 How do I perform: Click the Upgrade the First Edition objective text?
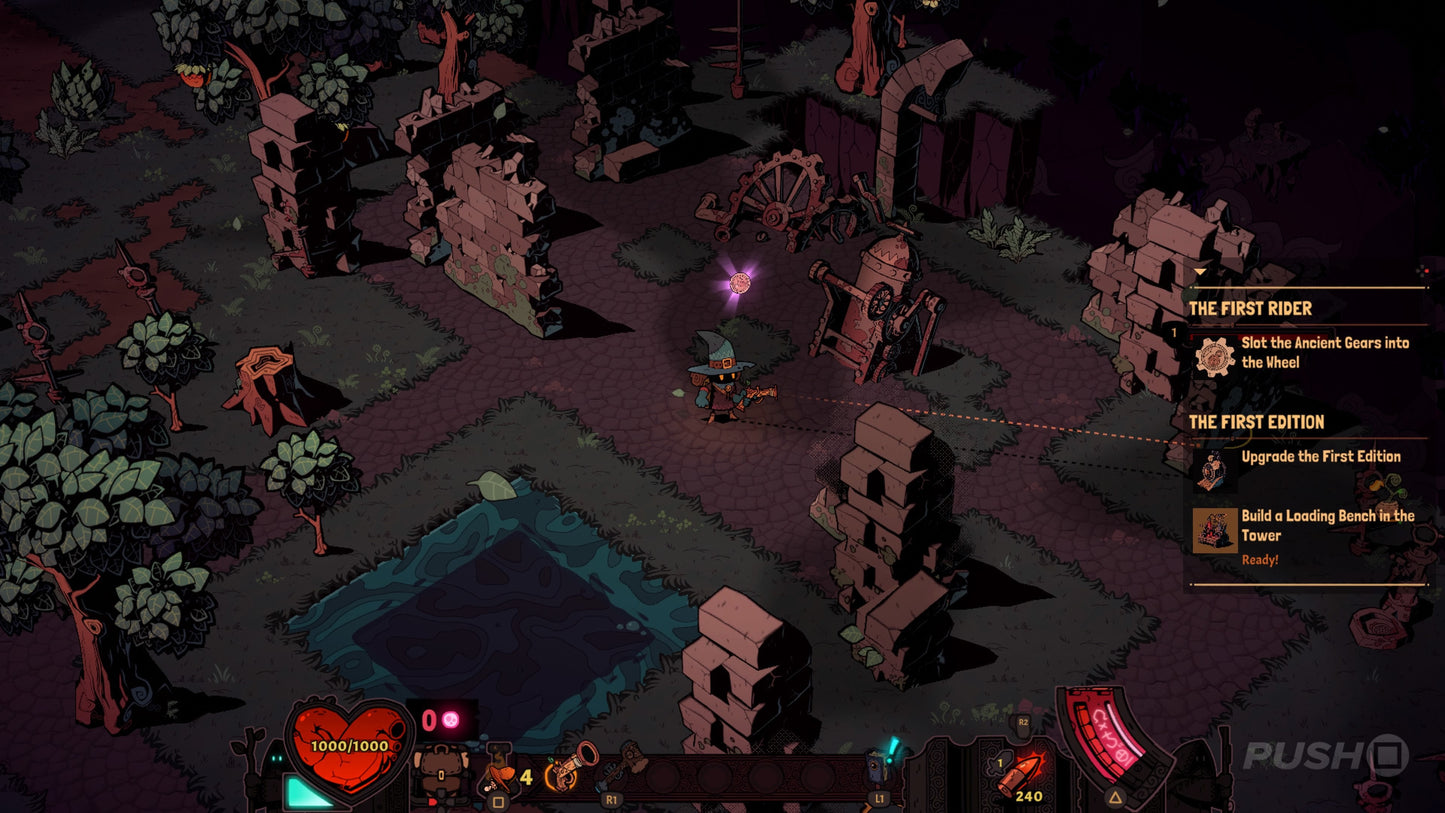coord(1320,455)
